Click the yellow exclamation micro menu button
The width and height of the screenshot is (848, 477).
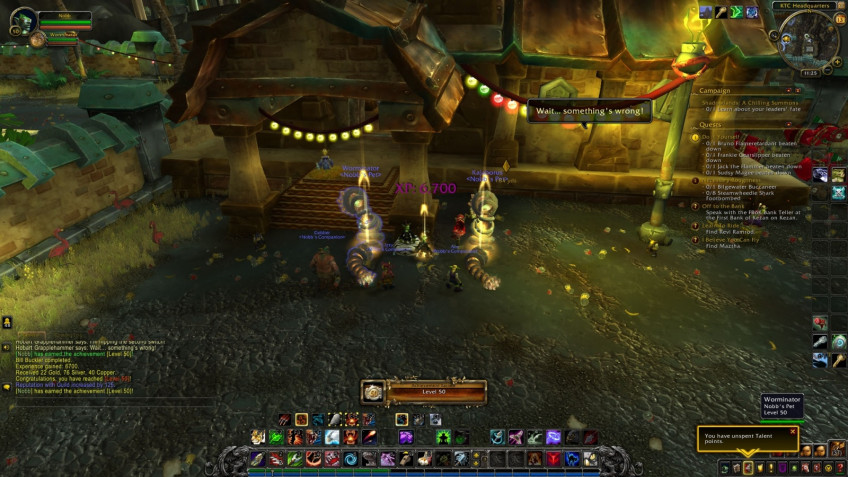pyautogui.click(x=770, y=467)
